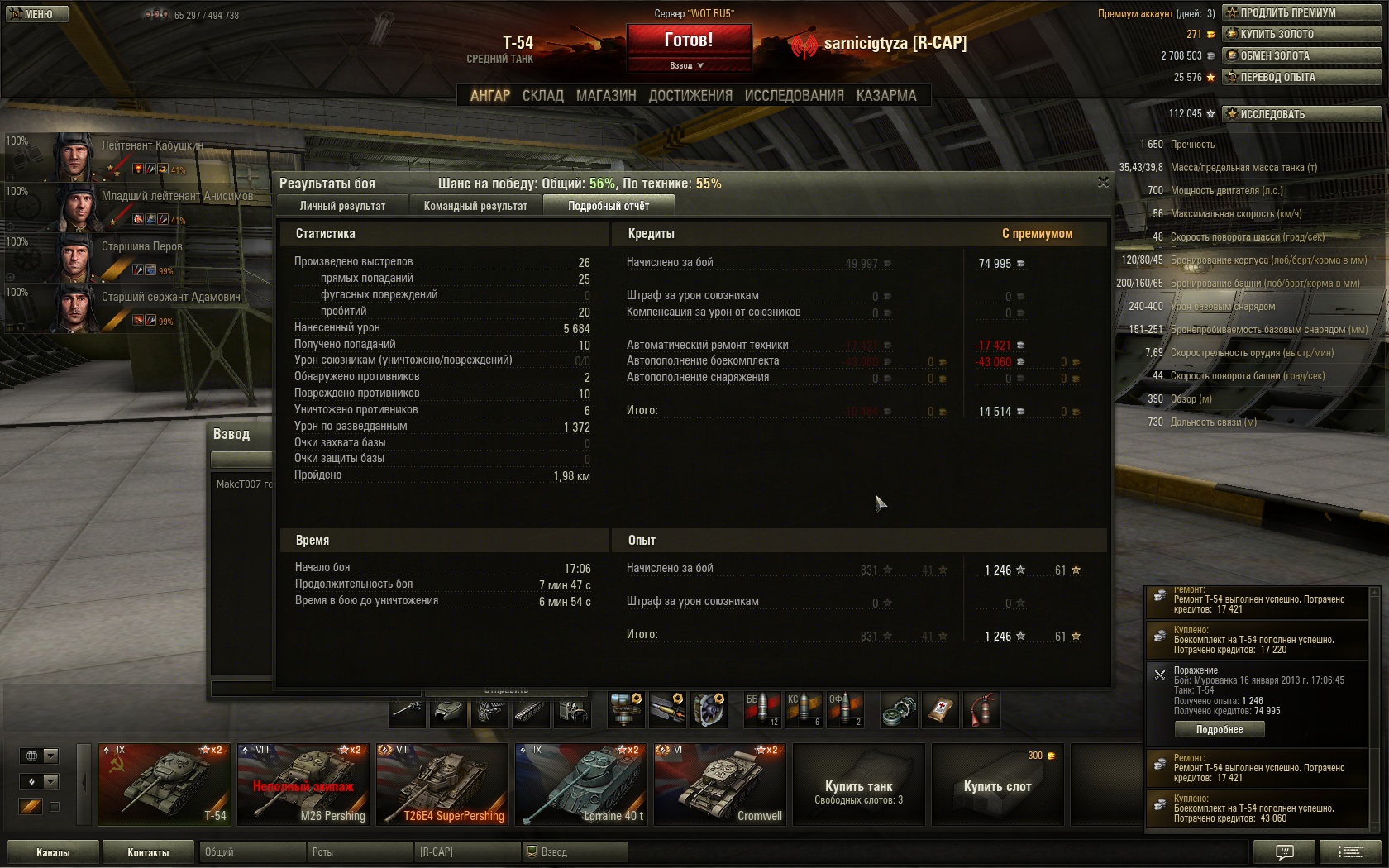The image size is (1389, 868).
Task: Show the КАЗАРМА barracks section
Action: click(886, 96)
